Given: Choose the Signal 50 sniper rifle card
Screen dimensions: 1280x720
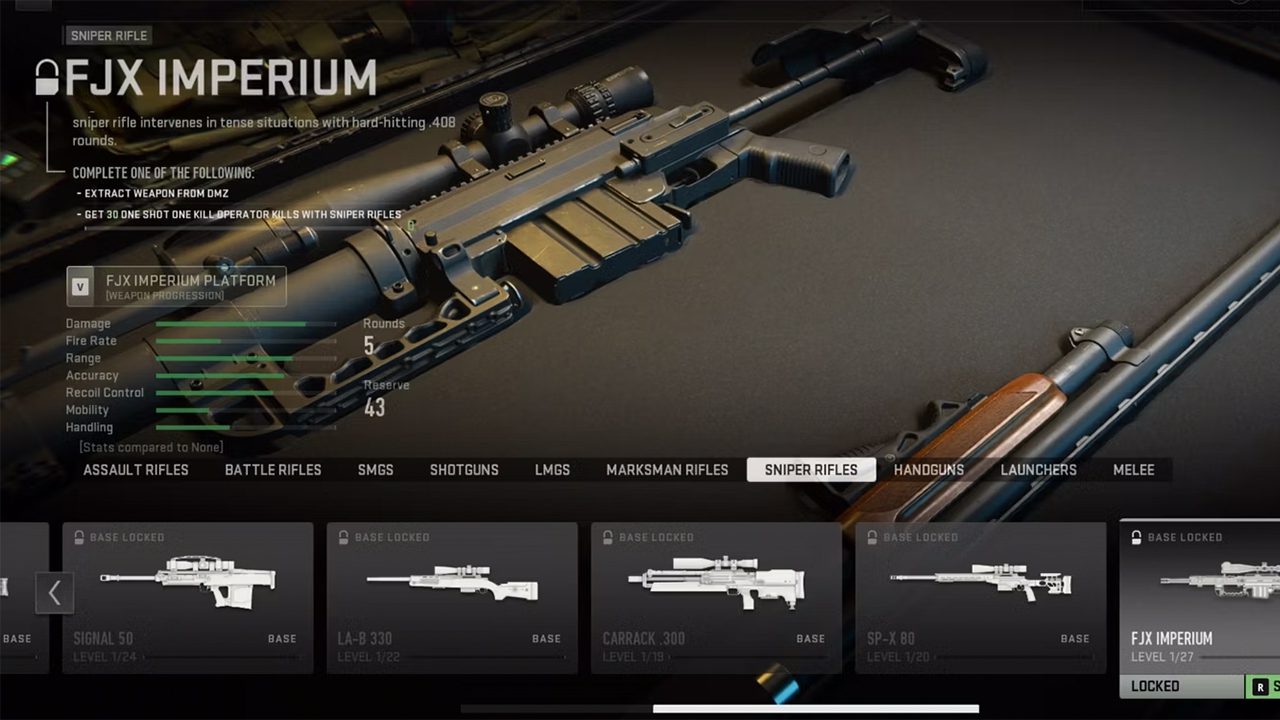Looking at the screenshot, I should click(x=188, y=597).
